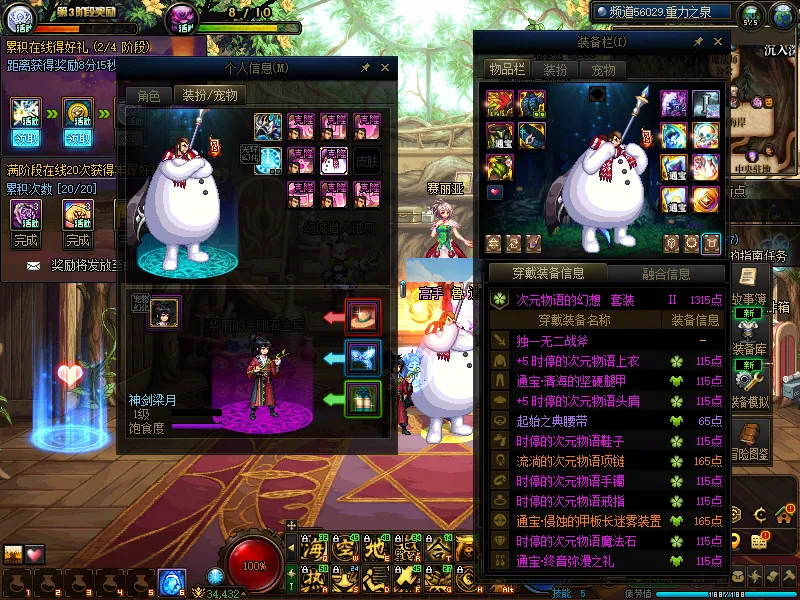Select the blue butterfly pet equipment slot
The height and width of the screenshot is (600, 800).
362,358
